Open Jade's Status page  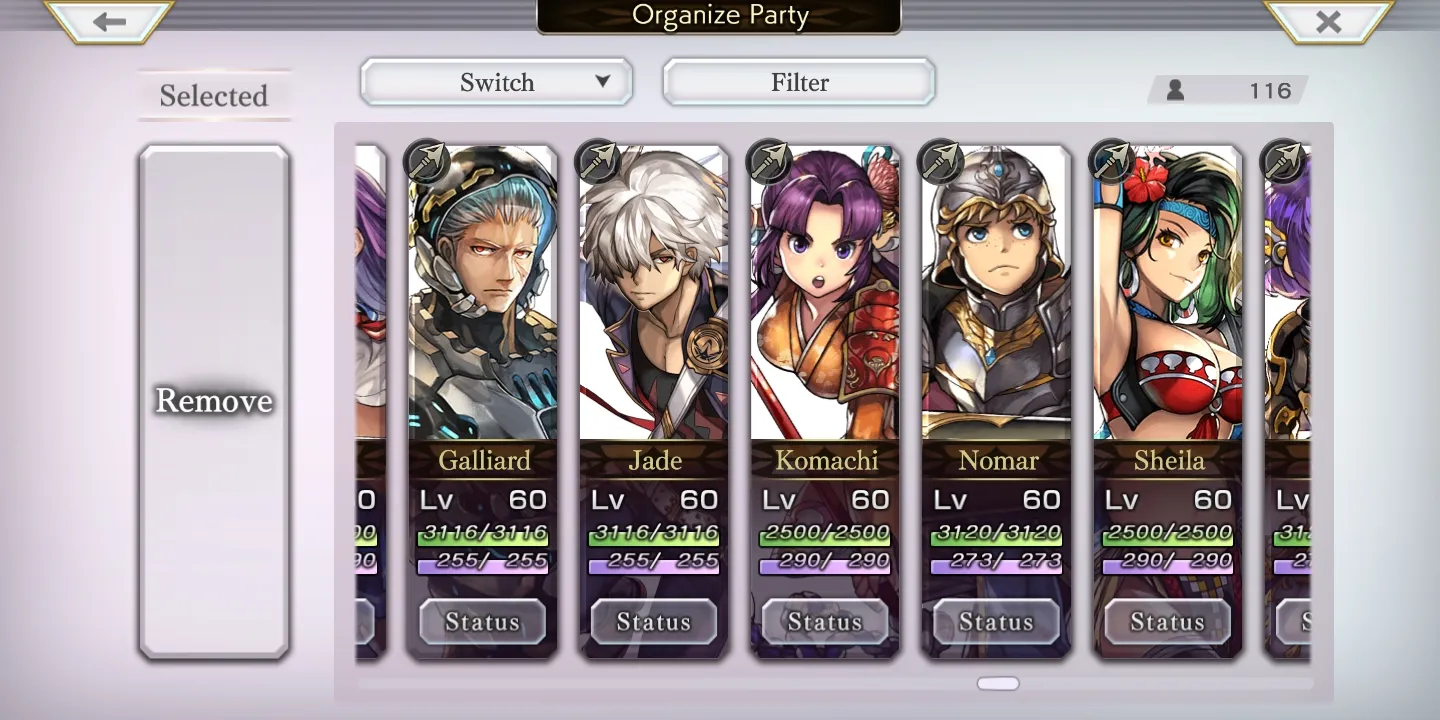tap(654, 622)
